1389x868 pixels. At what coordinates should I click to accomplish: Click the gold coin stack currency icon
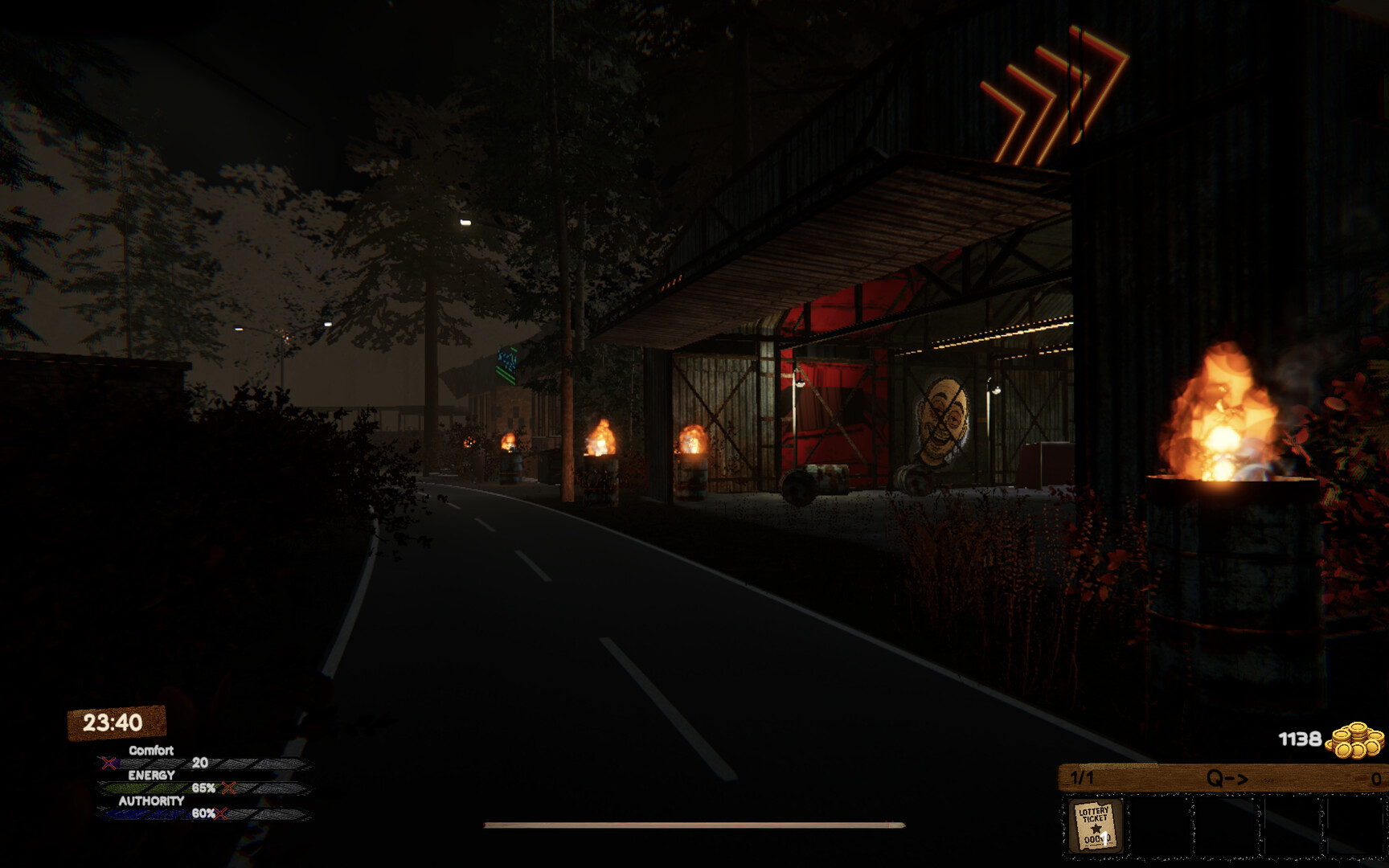pyautogui.click(x=1354, y=741)
